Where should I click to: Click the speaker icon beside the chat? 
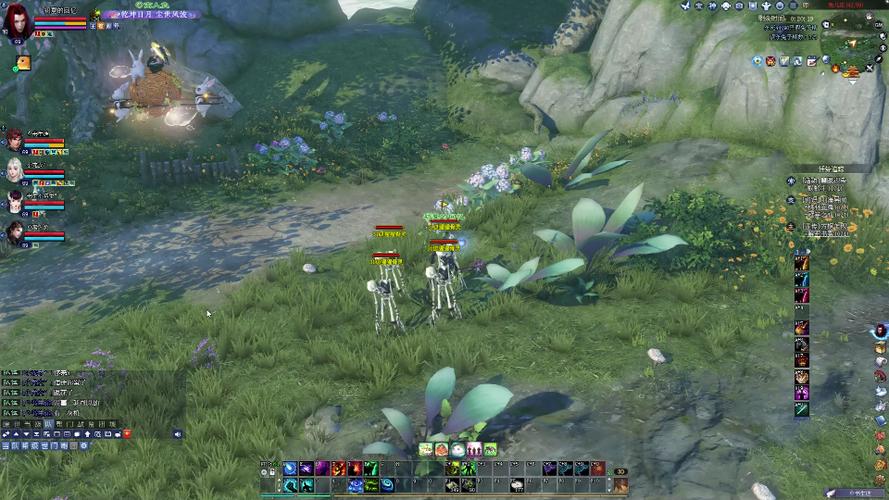coord(177,434)
